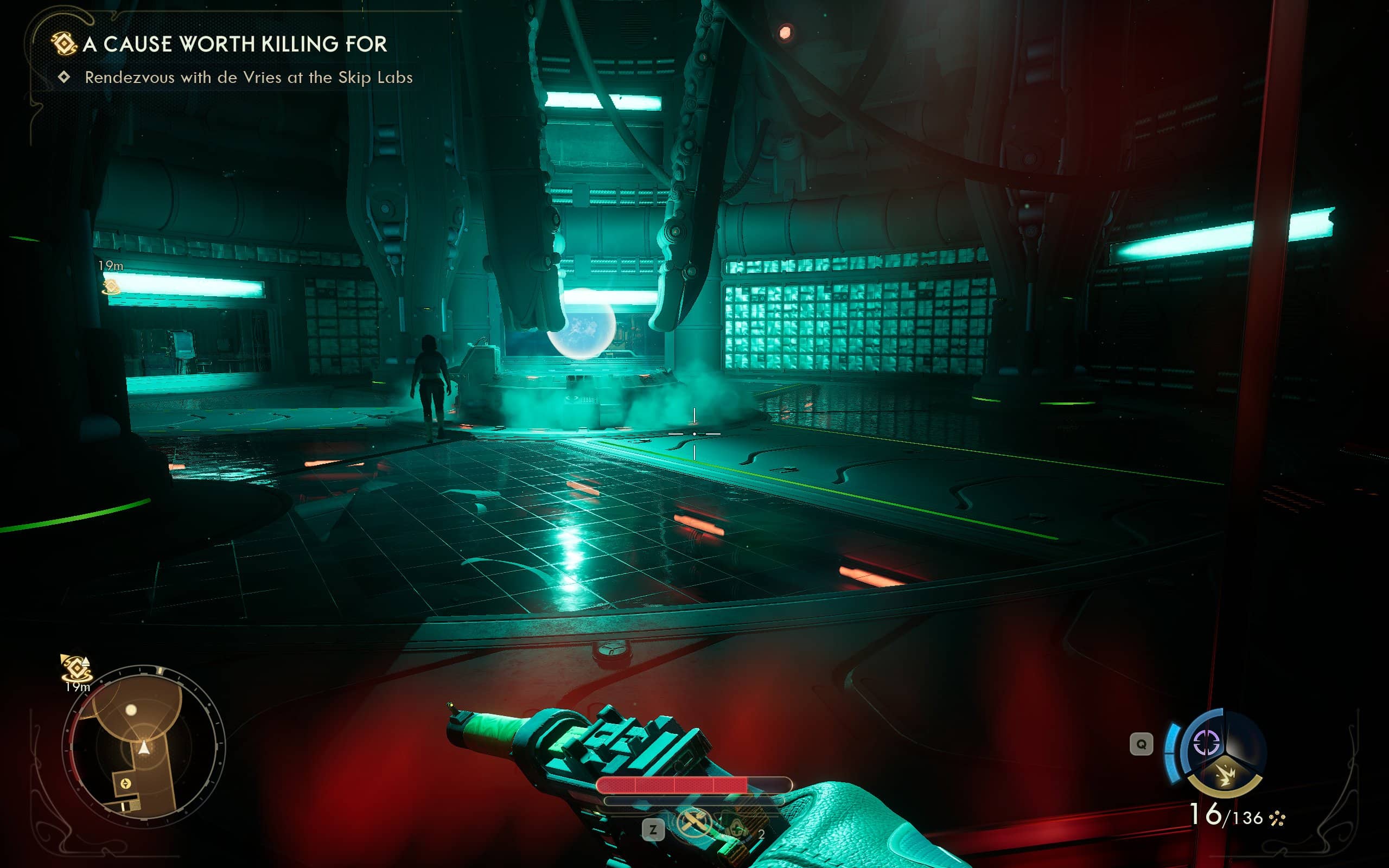
Task: Select the gold impact burst gadget segment
Action: click(1226, 776)
